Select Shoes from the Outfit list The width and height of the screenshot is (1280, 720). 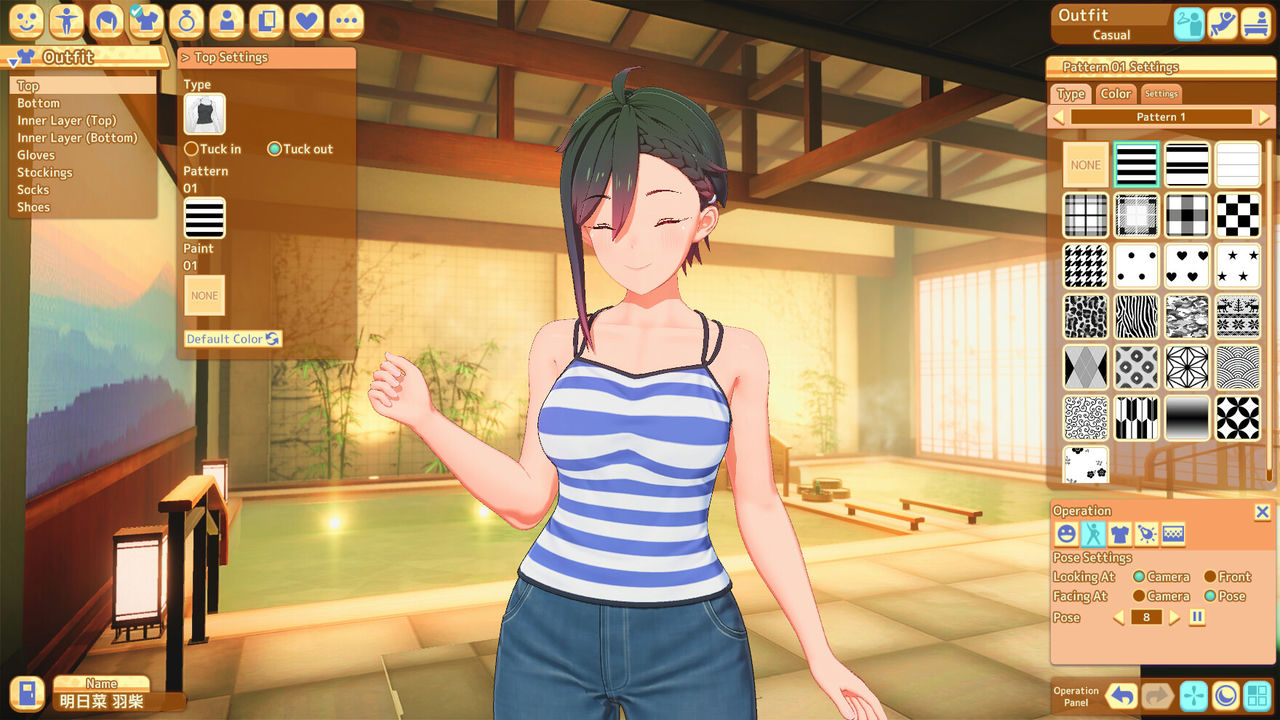click(33, 207)
